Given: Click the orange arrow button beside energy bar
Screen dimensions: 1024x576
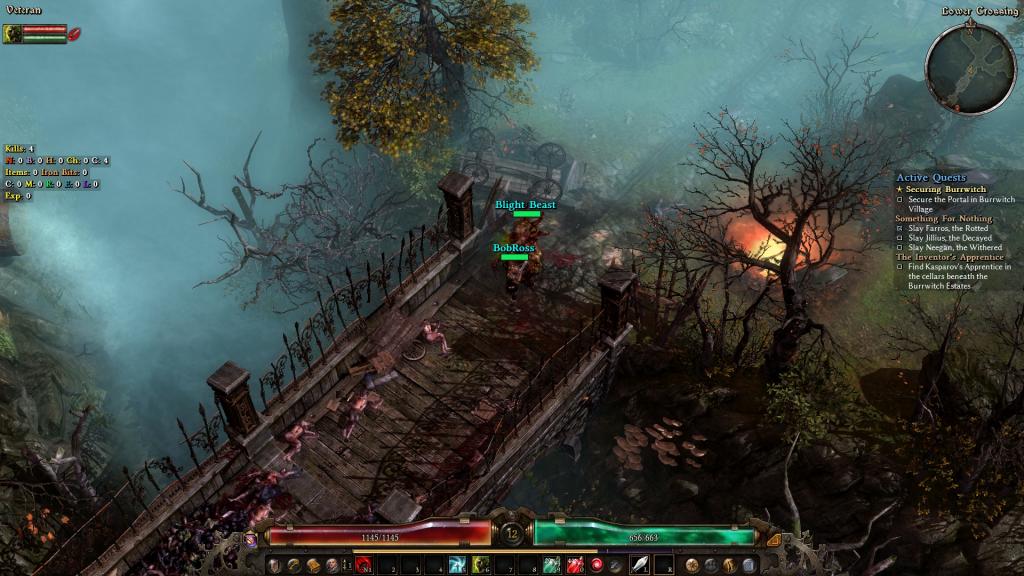Looking at the screenshot, I should click(x=772, y=539).
